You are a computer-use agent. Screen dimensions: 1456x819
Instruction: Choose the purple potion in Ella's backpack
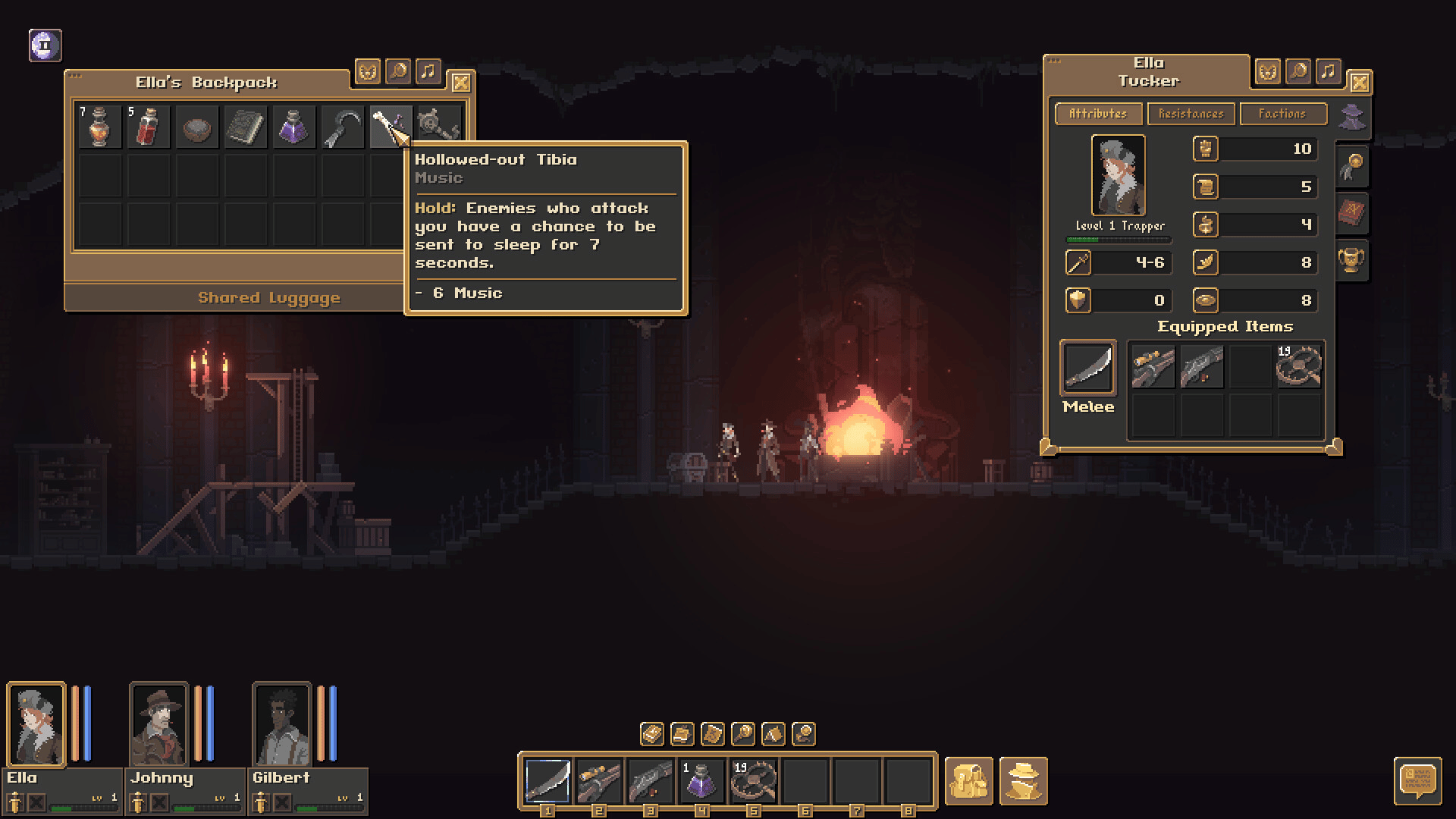click(293, 127)
